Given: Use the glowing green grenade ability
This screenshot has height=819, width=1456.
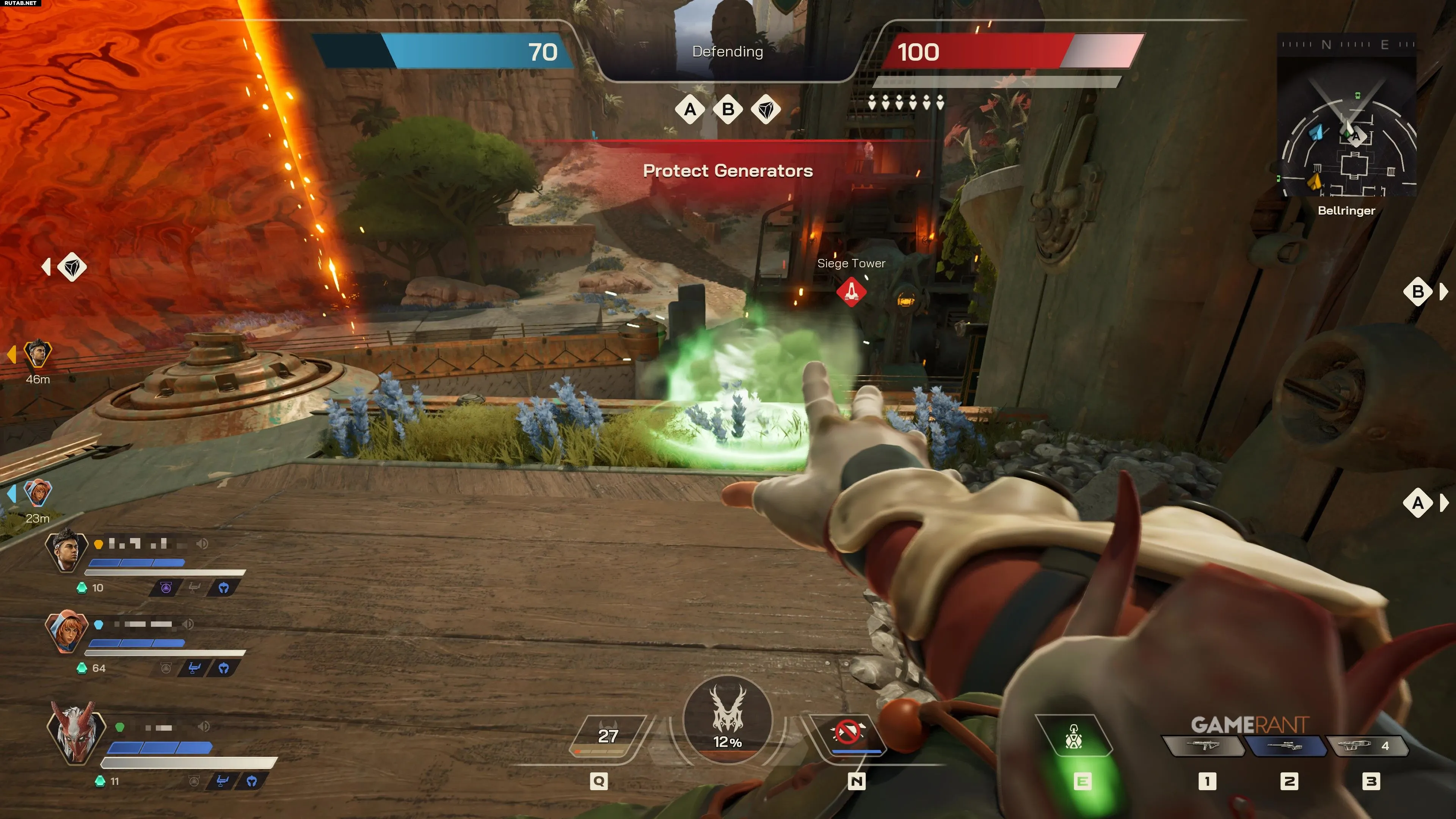Looking at the screenshot, I should coord(1073,737).
